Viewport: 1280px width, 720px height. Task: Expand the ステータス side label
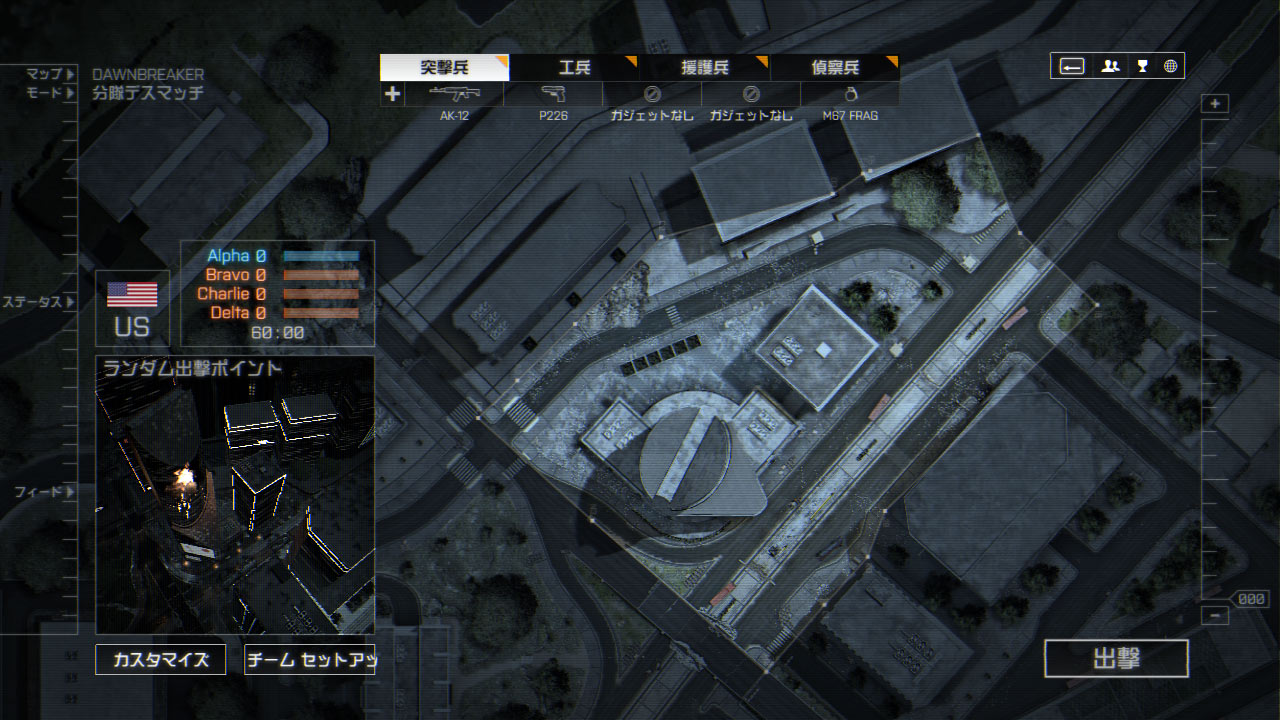point(38,301)
